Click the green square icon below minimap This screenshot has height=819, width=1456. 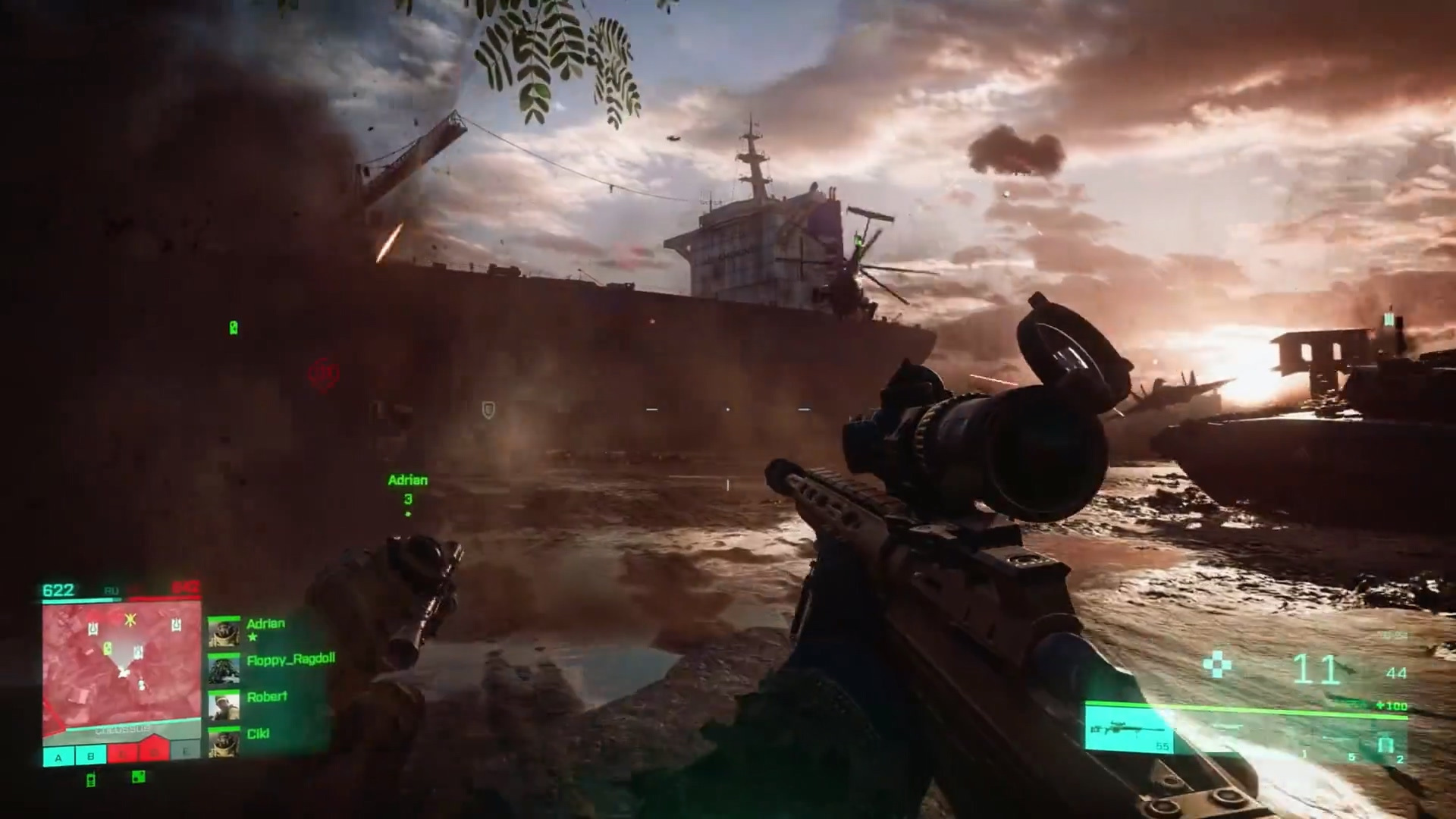[138, 777]
